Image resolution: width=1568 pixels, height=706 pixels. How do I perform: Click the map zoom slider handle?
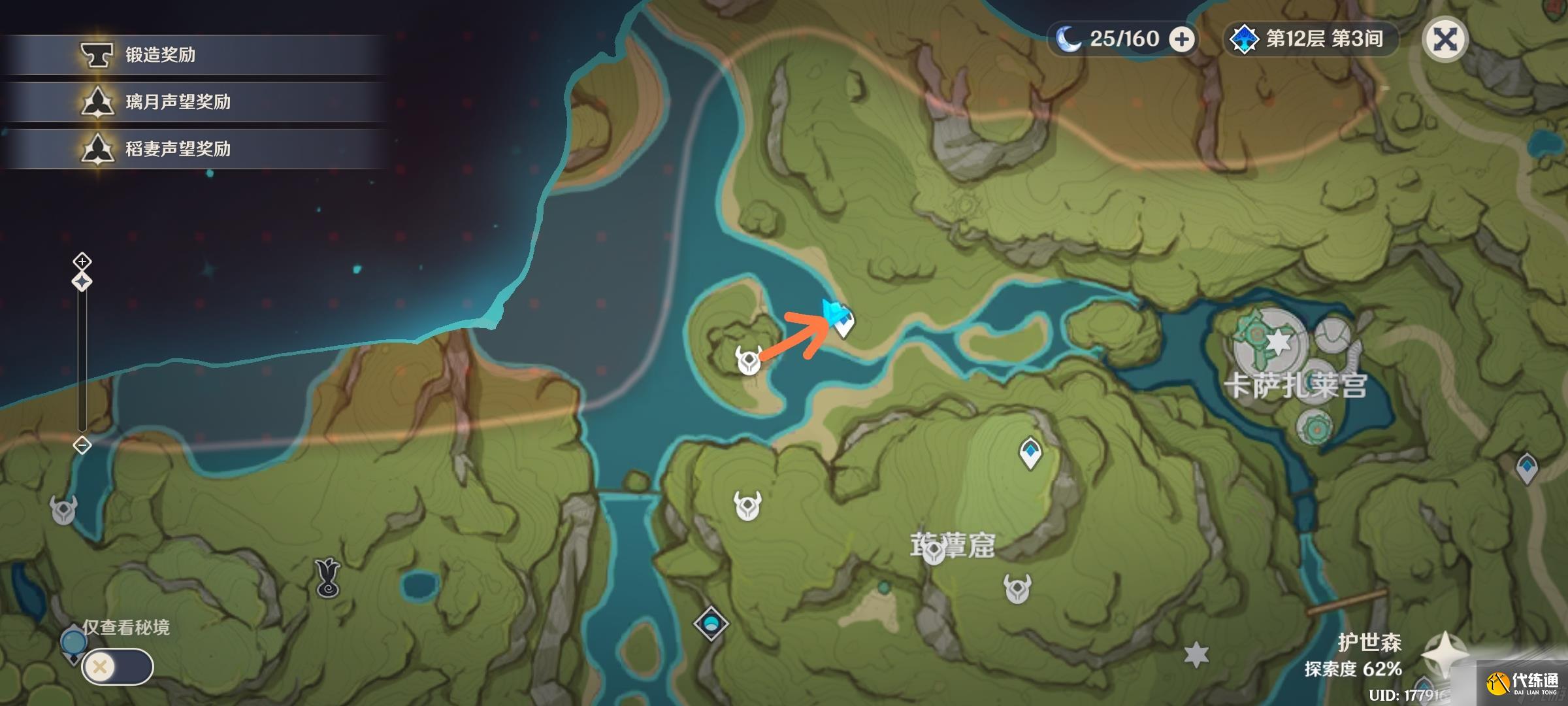(x=82, y=282)
